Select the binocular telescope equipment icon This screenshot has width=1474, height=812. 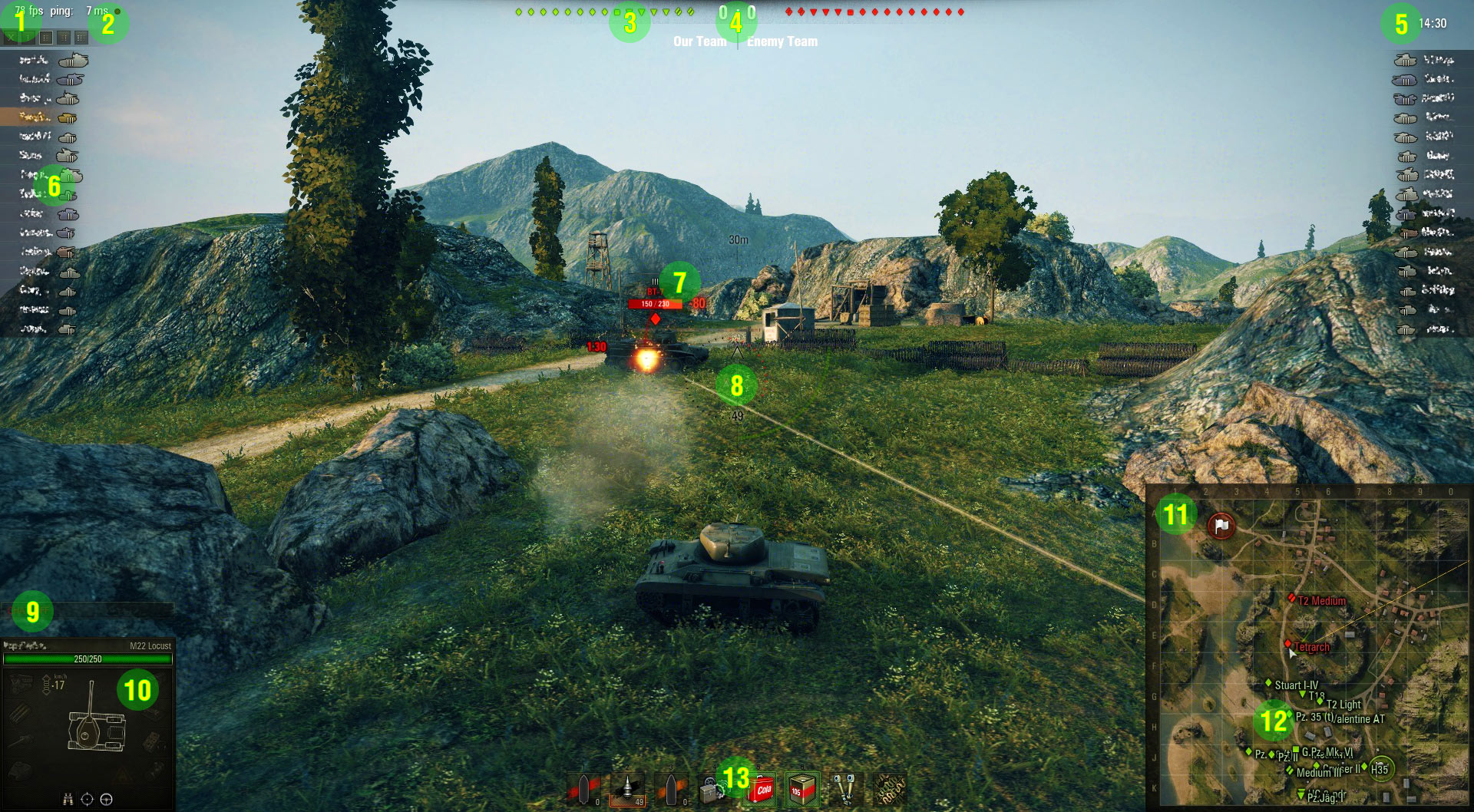coord(844,790)
